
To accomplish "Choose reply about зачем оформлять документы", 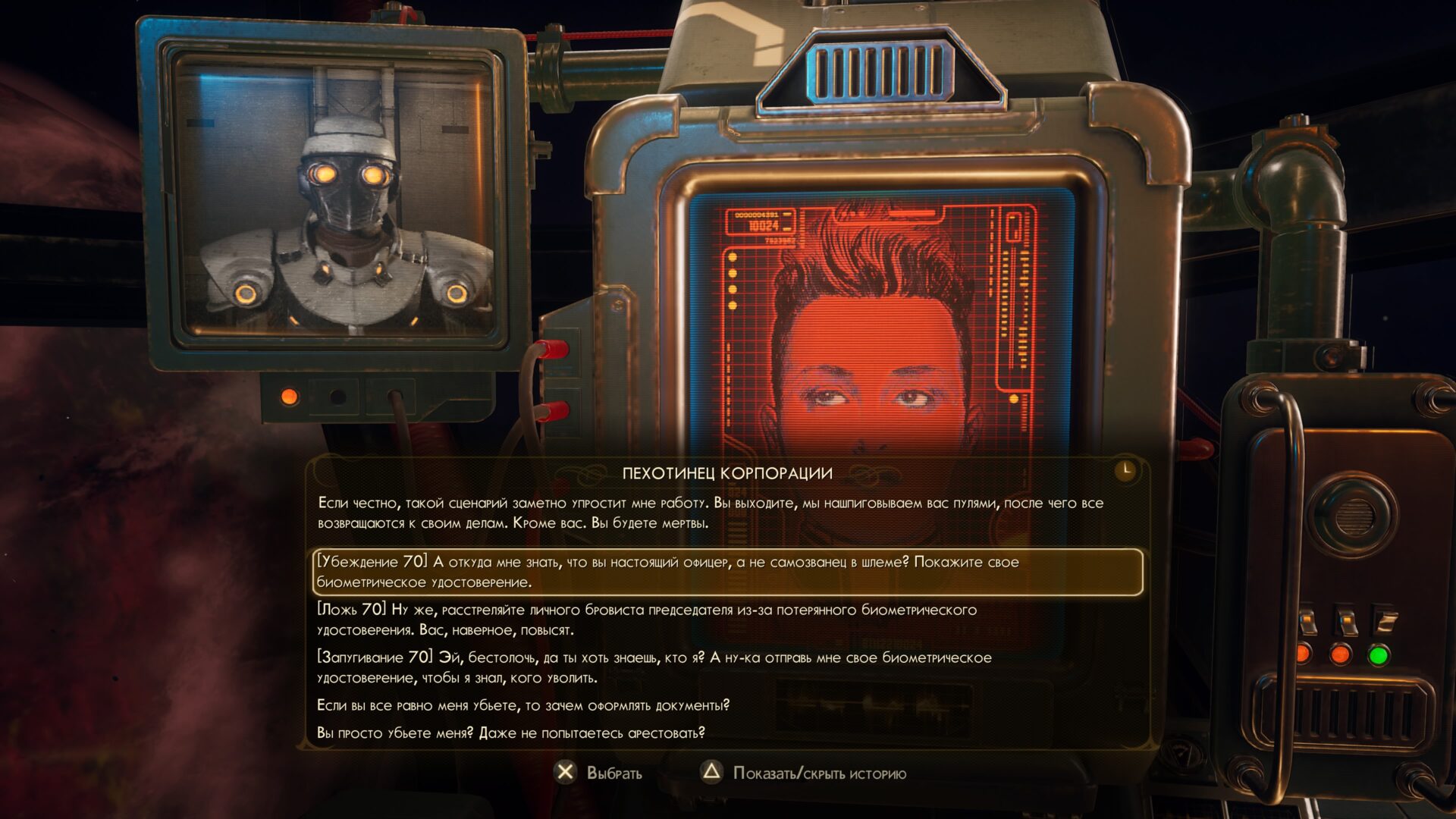I will (x=522, y=705).
